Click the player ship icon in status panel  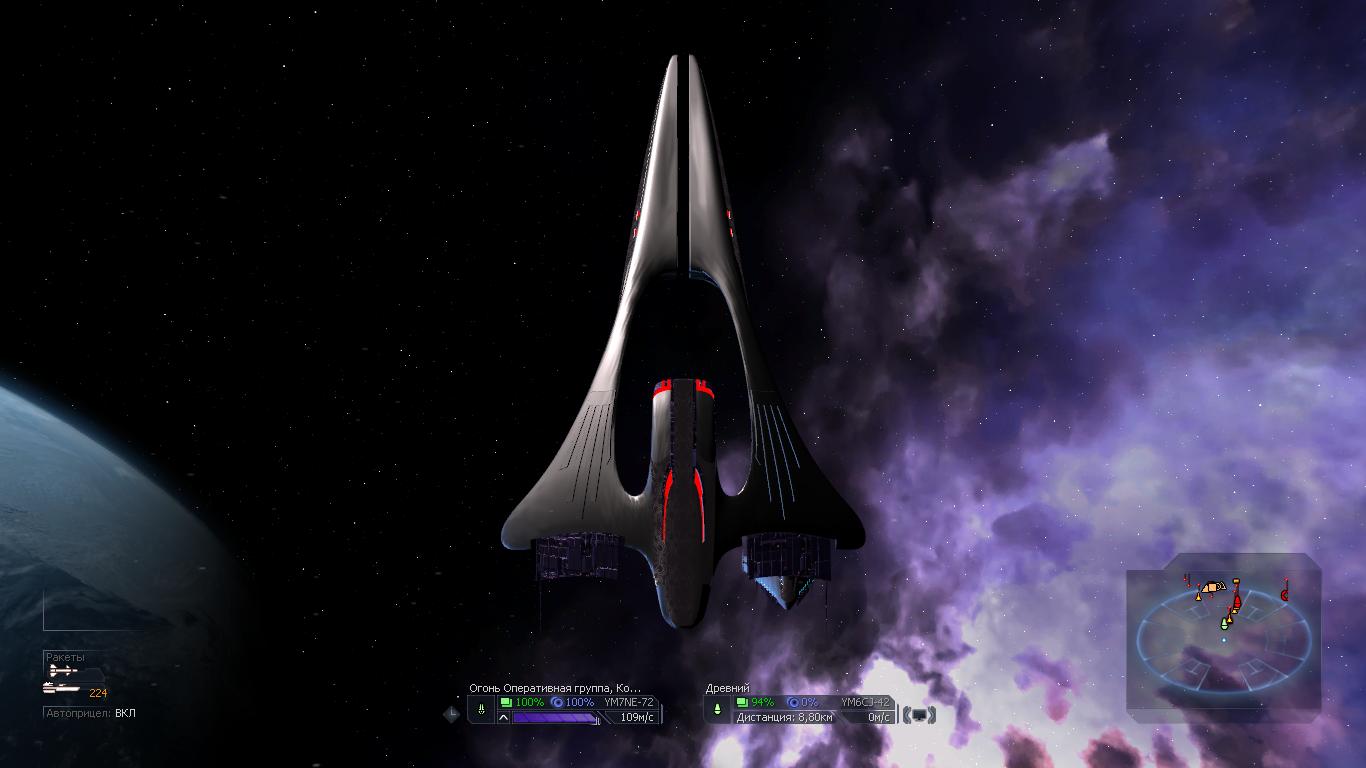pyautogui.click(x=481, y=709)
